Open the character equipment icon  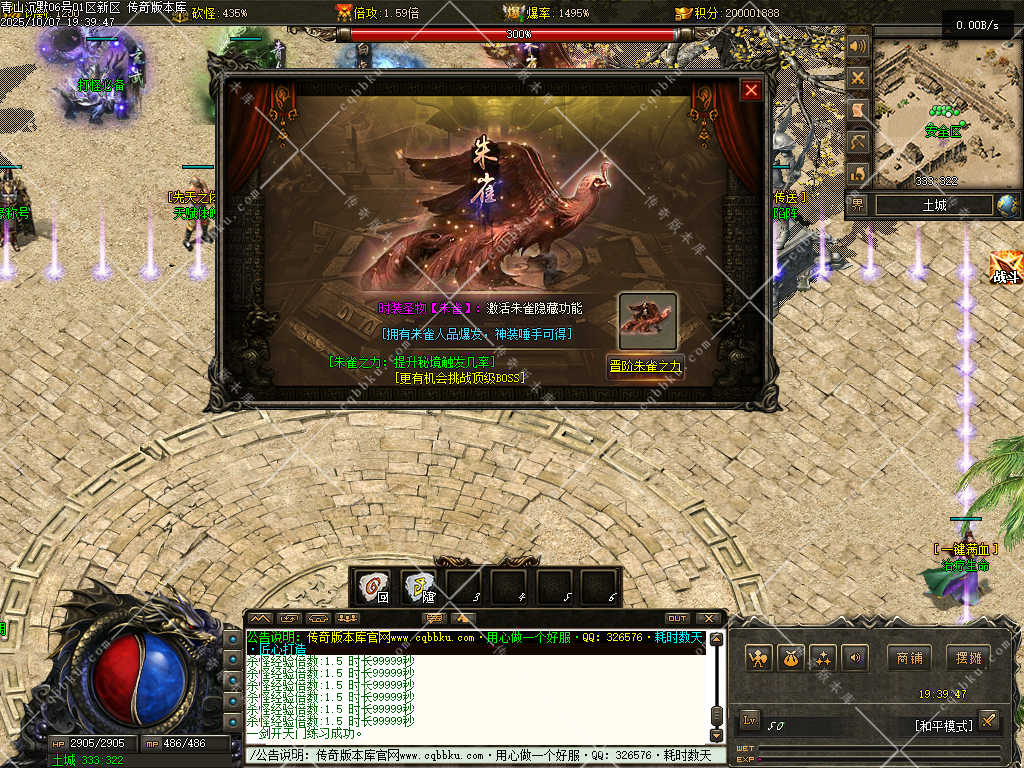click(759, 658)
